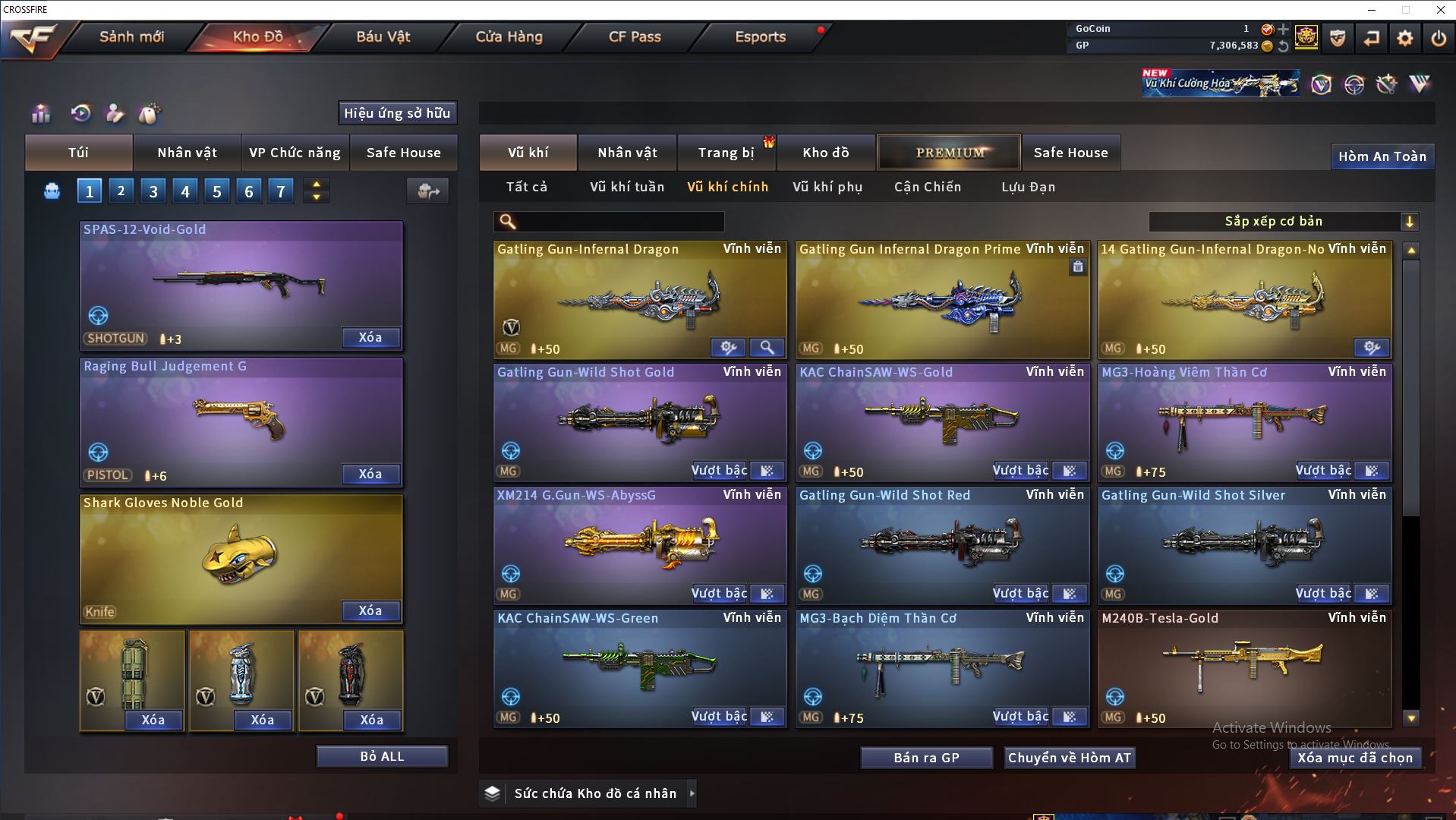
Task: Open the PREMIUM storage tab
Action: pos(950,153)
